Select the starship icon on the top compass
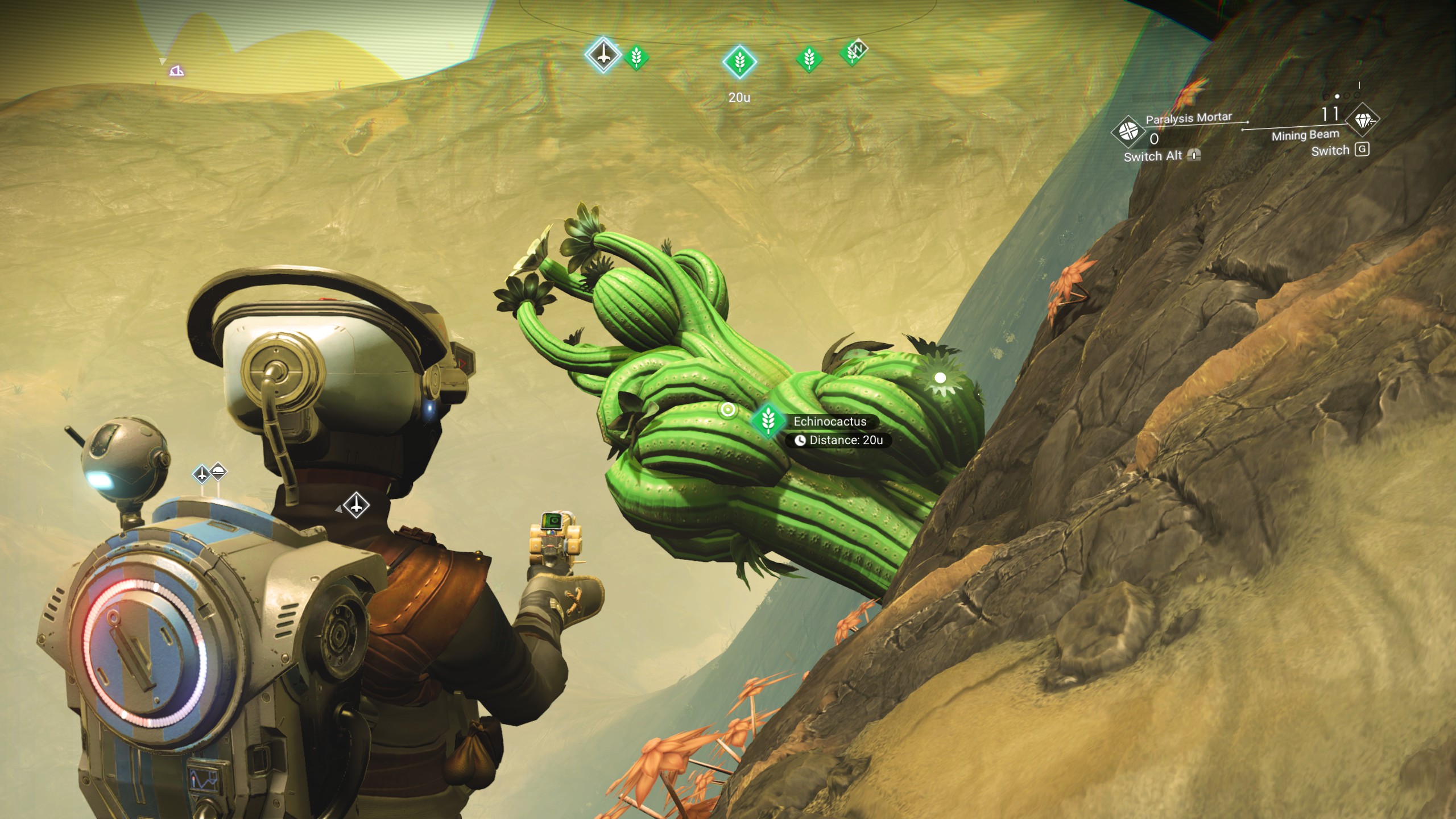The height and width of the screenshot is (819, 1456). coord(603,55)
